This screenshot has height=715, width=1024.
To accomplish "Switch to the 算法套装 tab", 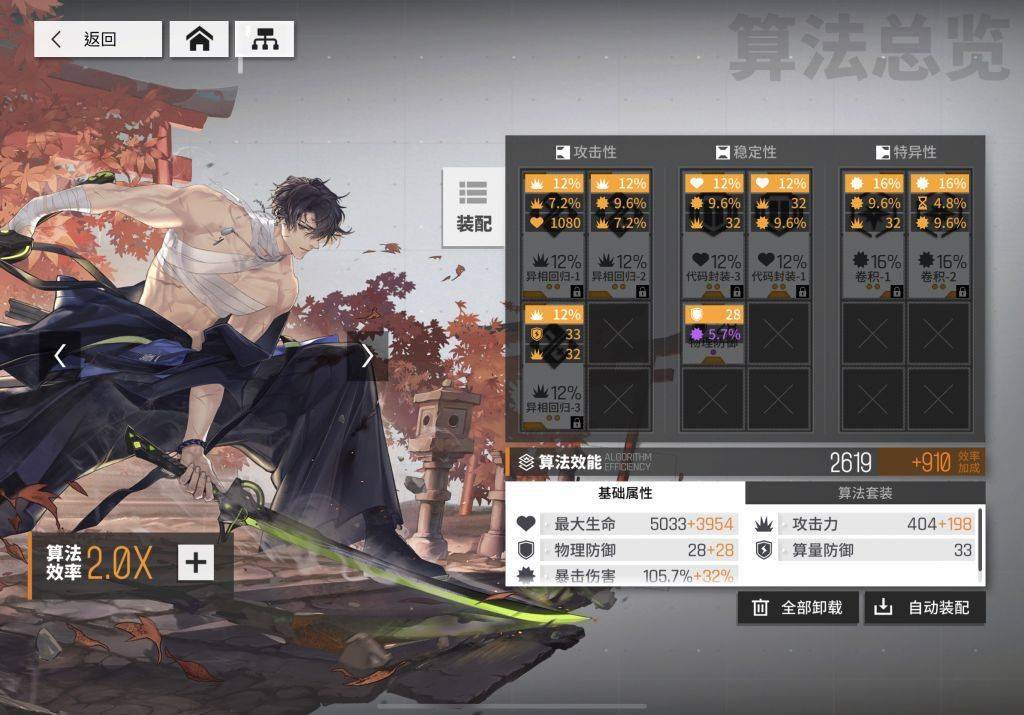I will pos(865,493).
